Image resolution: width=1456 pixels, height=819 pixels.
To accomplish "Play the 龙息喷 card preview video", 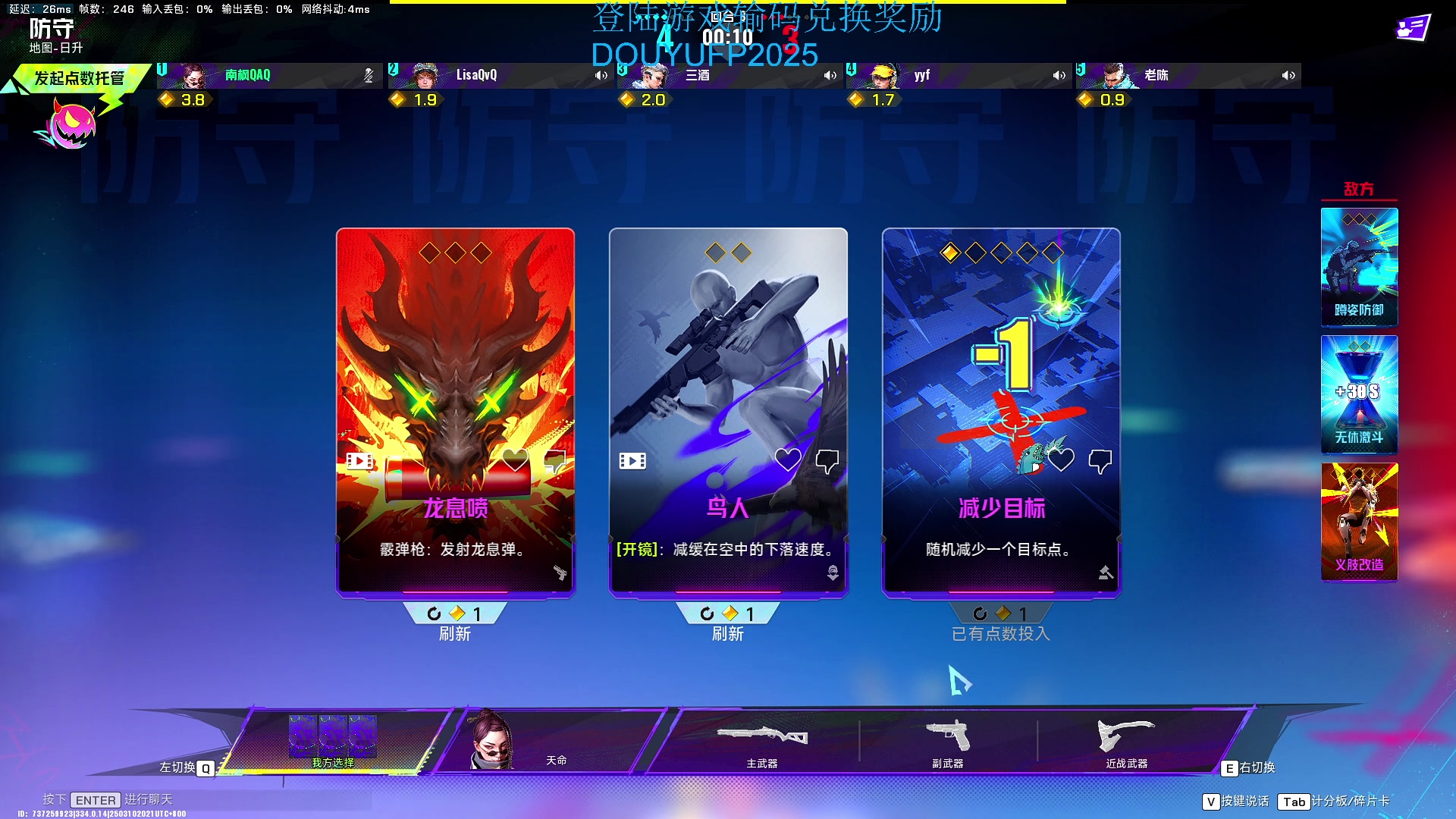I will (359, 460).
